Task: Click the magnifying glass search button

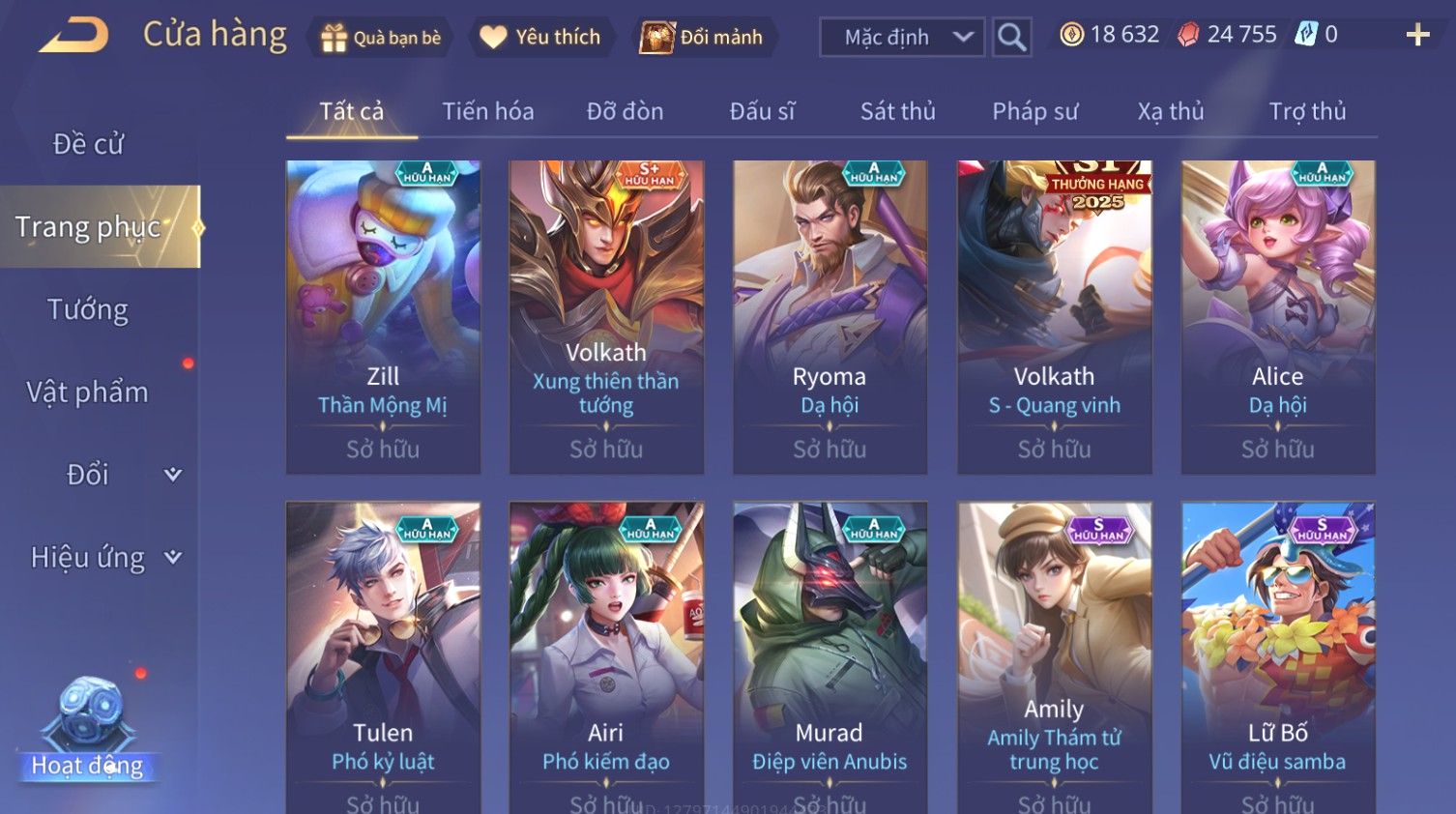Action: click(1011, 38)
